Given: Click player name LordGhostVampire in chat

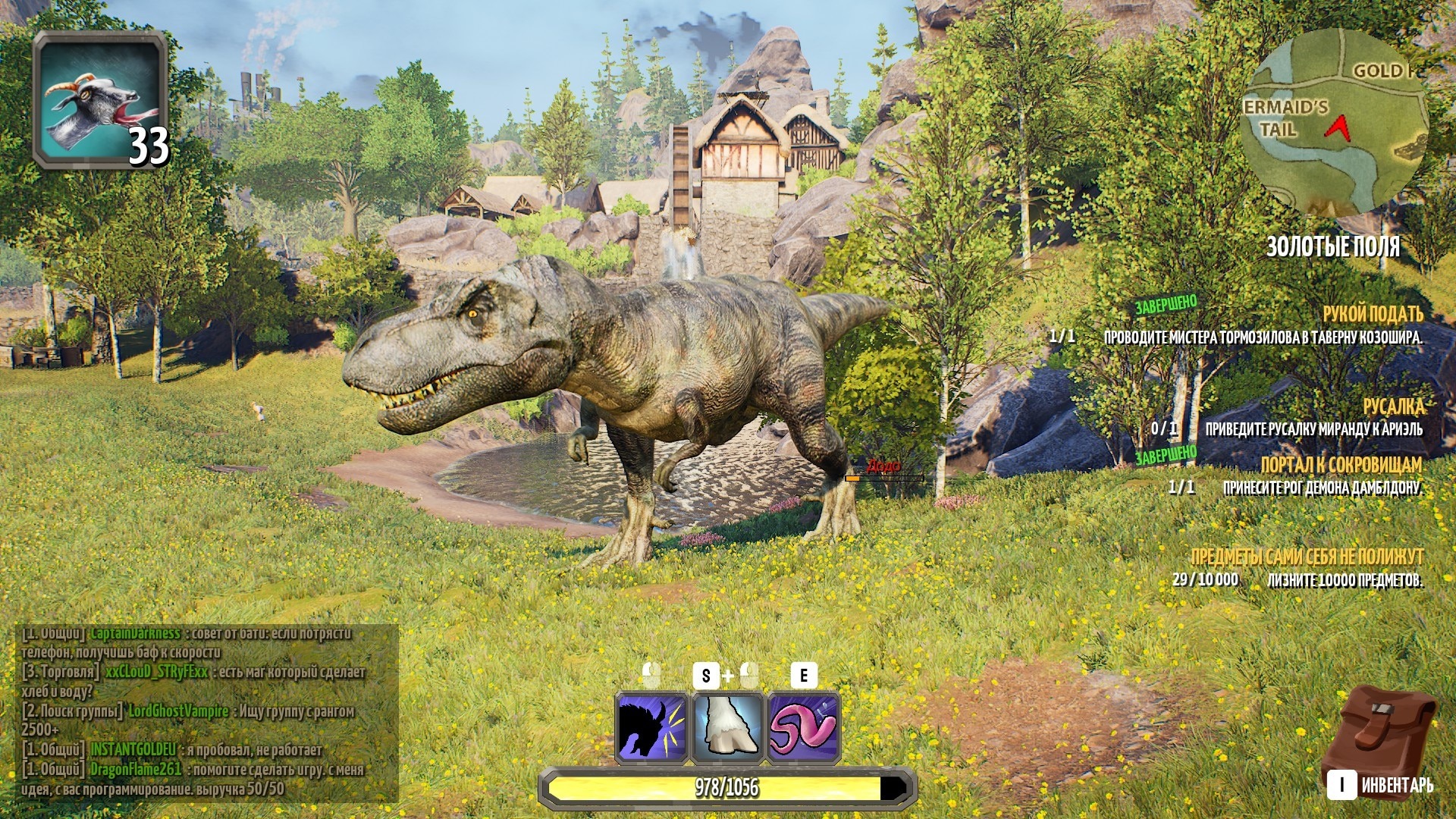Looking at the screenshot, I should click(178, 711).
